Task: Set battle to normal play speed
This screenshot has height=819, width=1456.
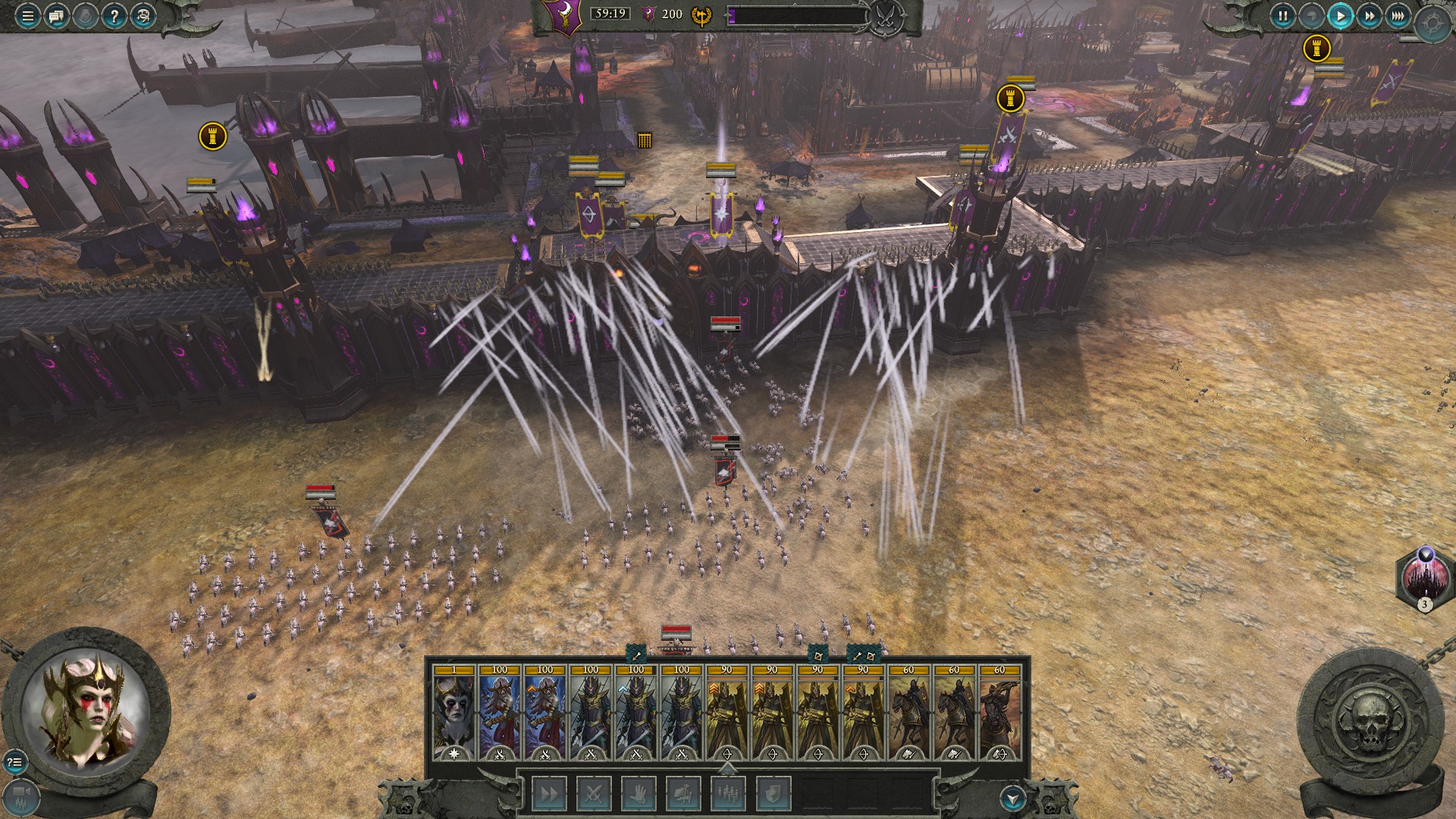Action: [x=1340, y=16]
